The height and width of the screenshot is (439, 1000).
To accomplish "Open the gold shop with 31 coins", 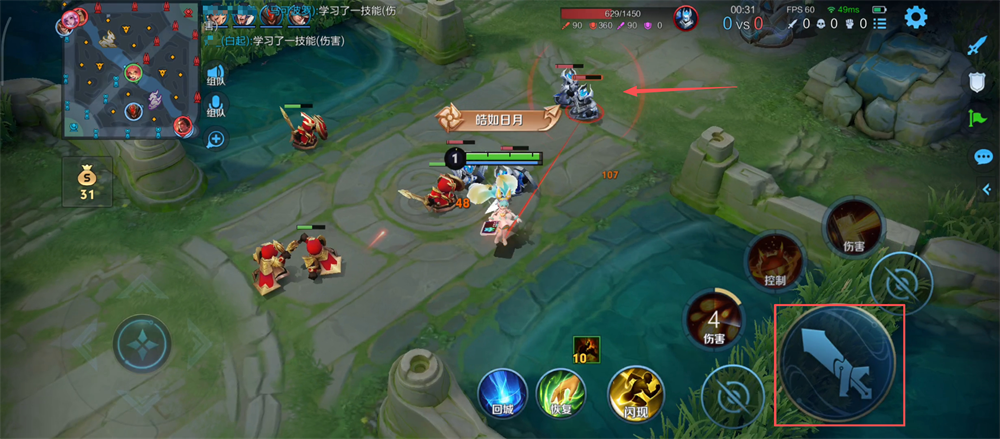I will pos(87,180).
